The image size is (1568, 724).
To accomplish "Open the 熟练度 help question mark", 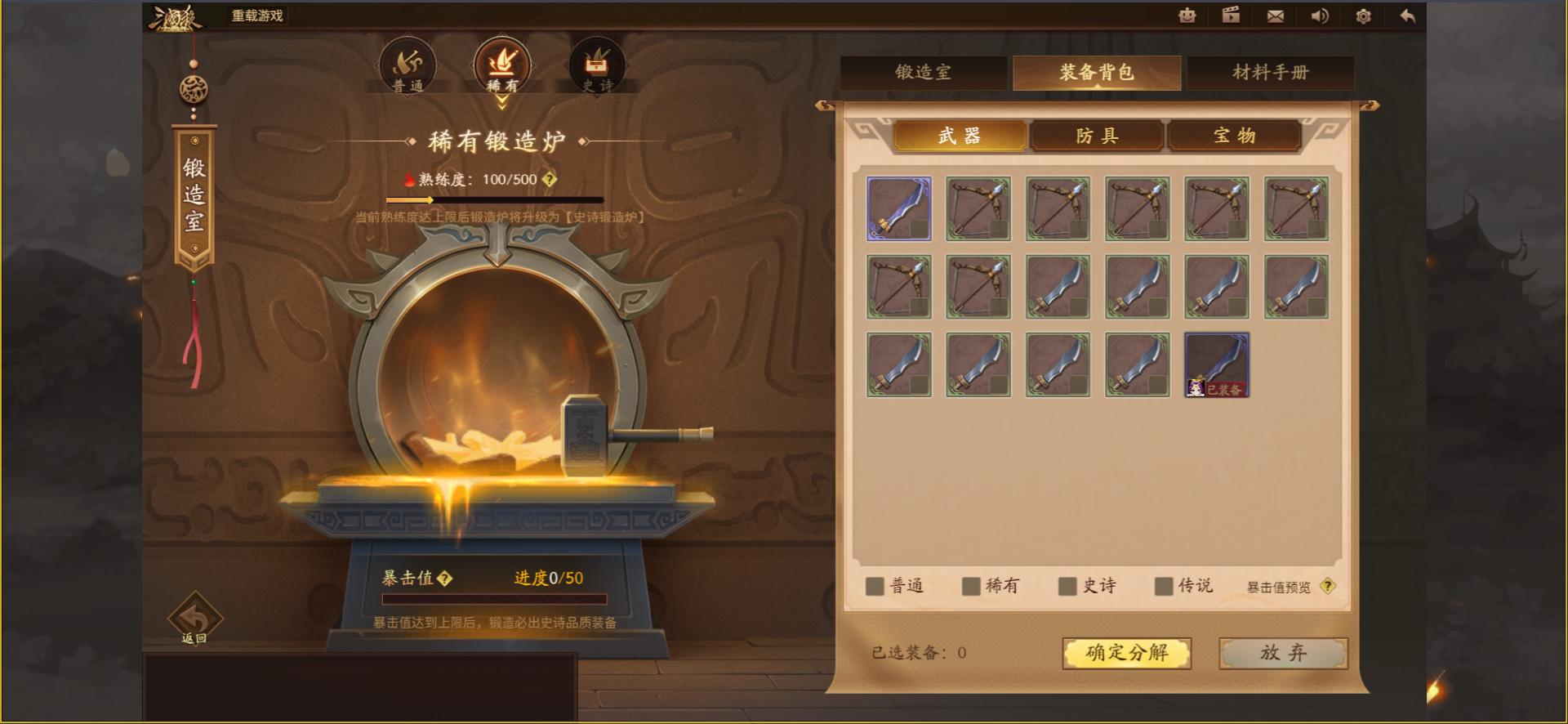I will tap(550, 180).
